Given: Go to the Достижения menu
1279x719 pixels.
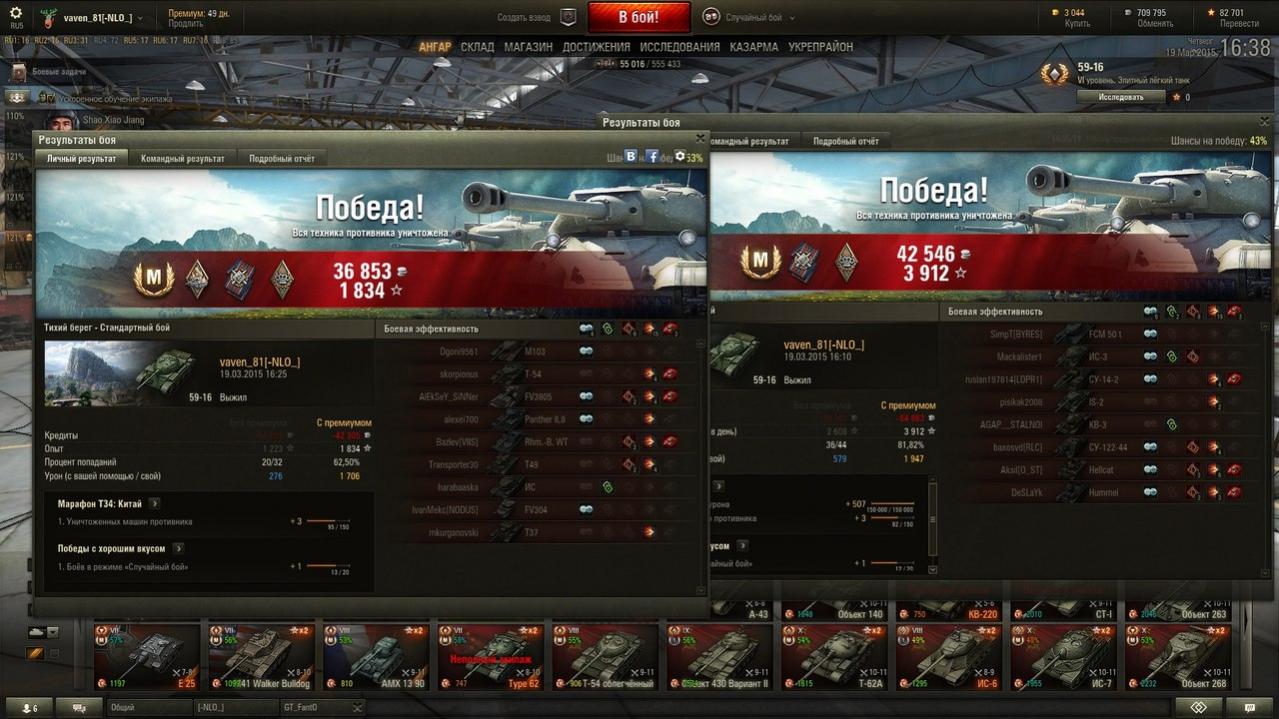Looking at the screenshot, I should [x=596, y=47].
